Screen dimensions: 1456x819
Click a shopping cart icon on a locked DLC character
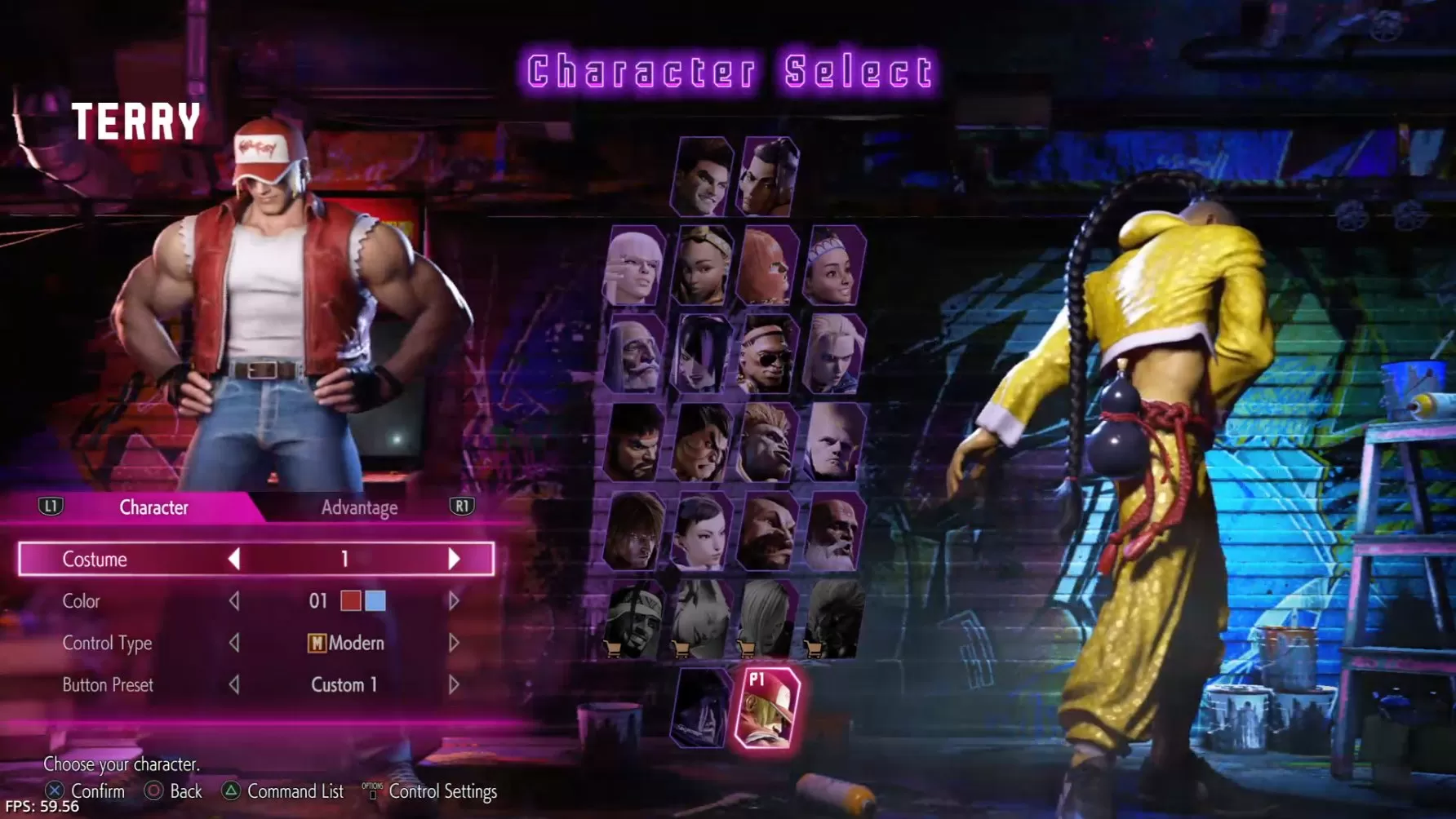click(613, 650)
